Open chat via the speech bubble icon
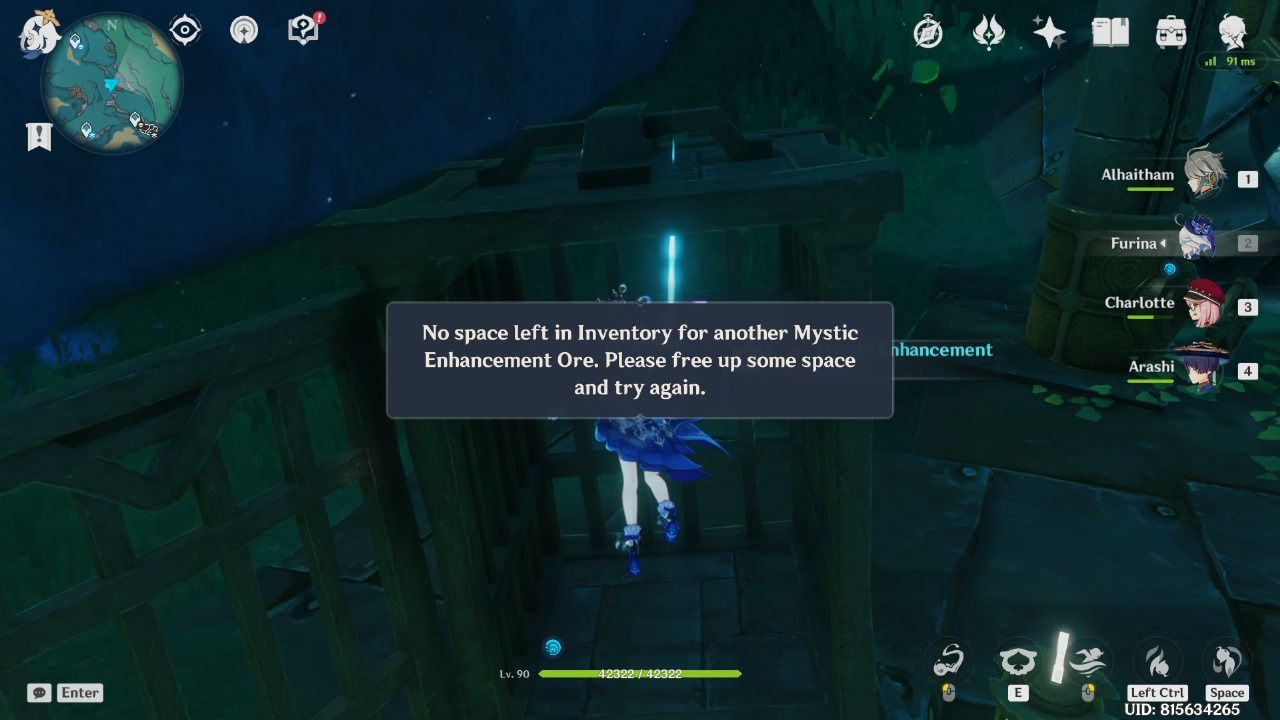Viewport: 1280px width, 720px height. pos(39,692)
